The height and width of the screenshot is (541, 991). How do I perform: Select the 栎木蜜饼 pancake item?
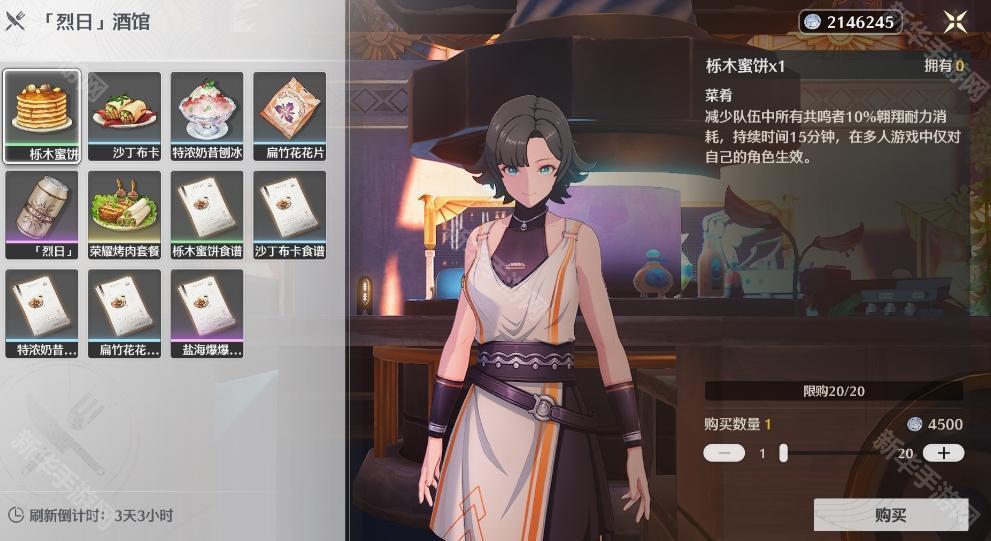(41, 115)
